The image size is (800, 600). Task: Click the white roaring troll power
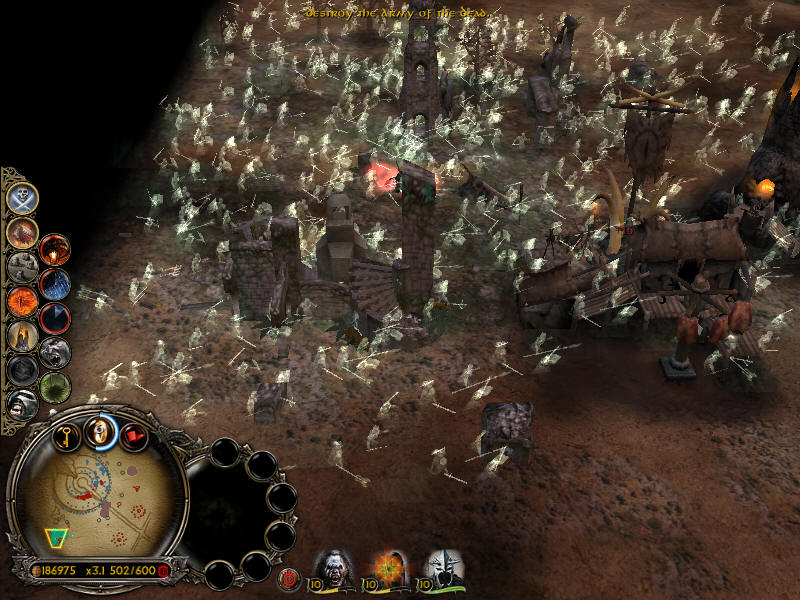pos(22,403)
